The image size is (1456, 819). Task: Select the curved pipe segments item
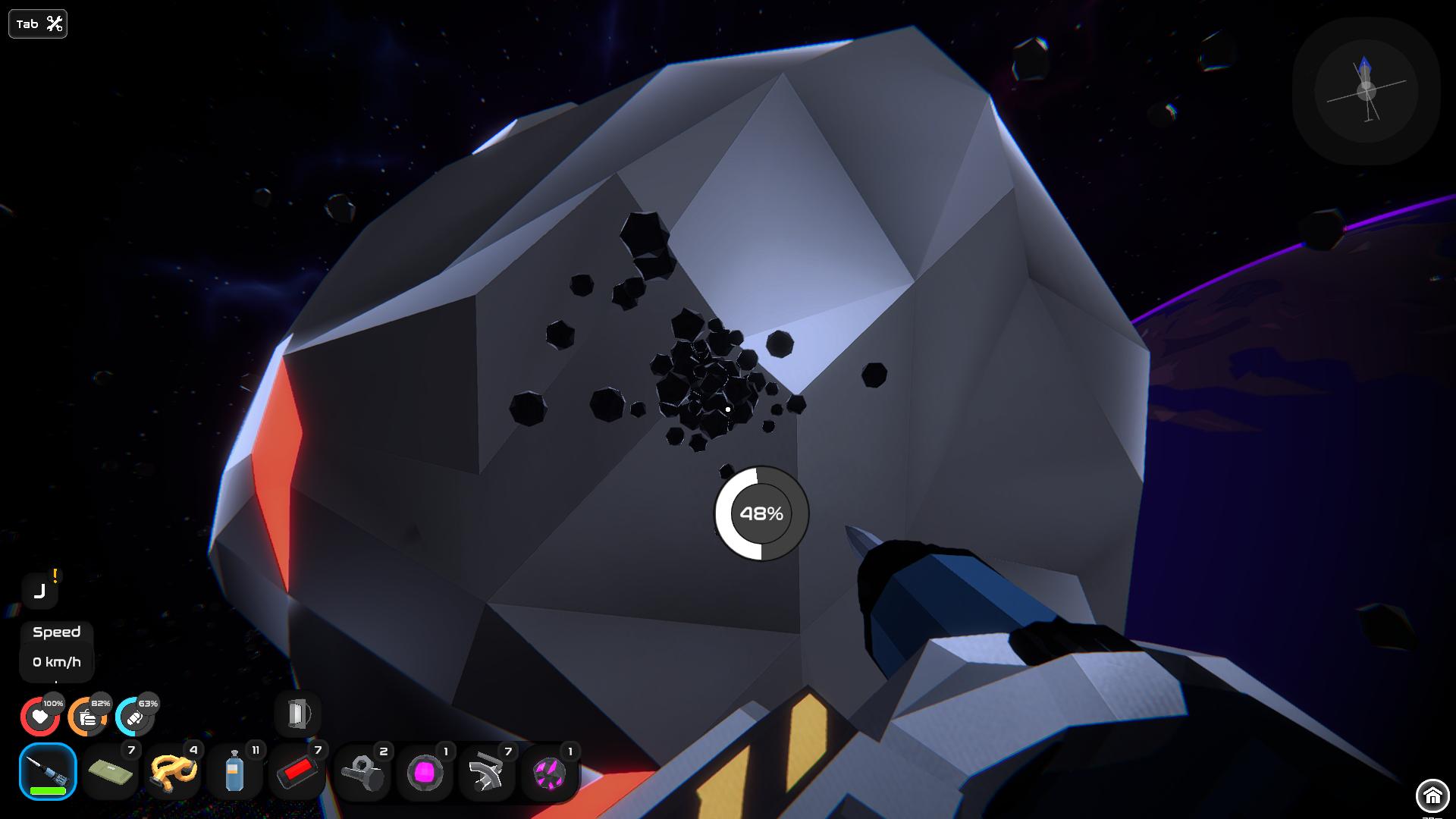pos(488,772)
